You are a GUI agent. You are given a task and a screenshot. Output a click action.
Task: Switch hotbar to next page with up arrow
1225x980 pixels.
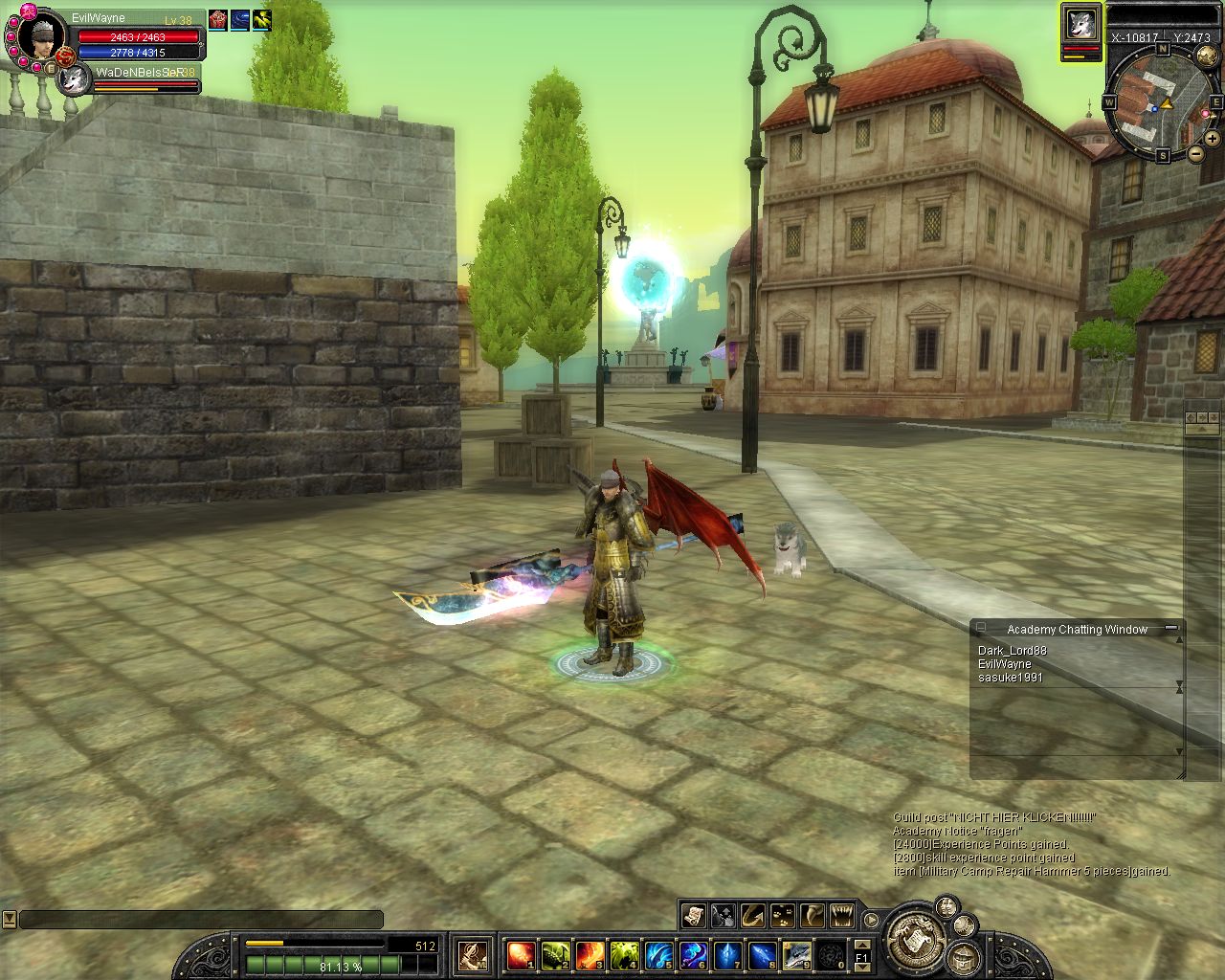(862, 944)
